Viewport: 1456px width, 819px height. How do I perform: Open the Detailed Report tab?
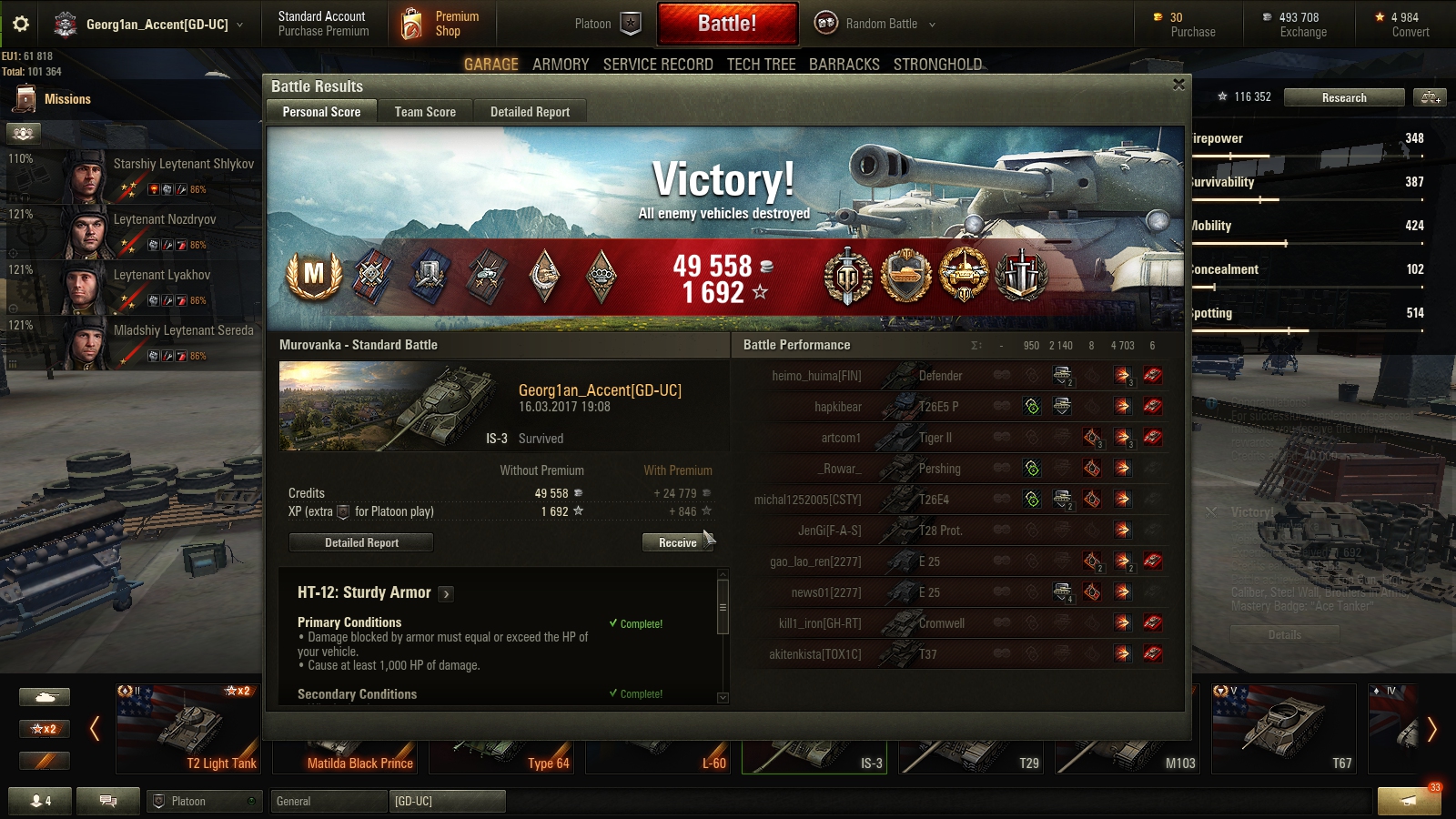(x=530, y=112)
